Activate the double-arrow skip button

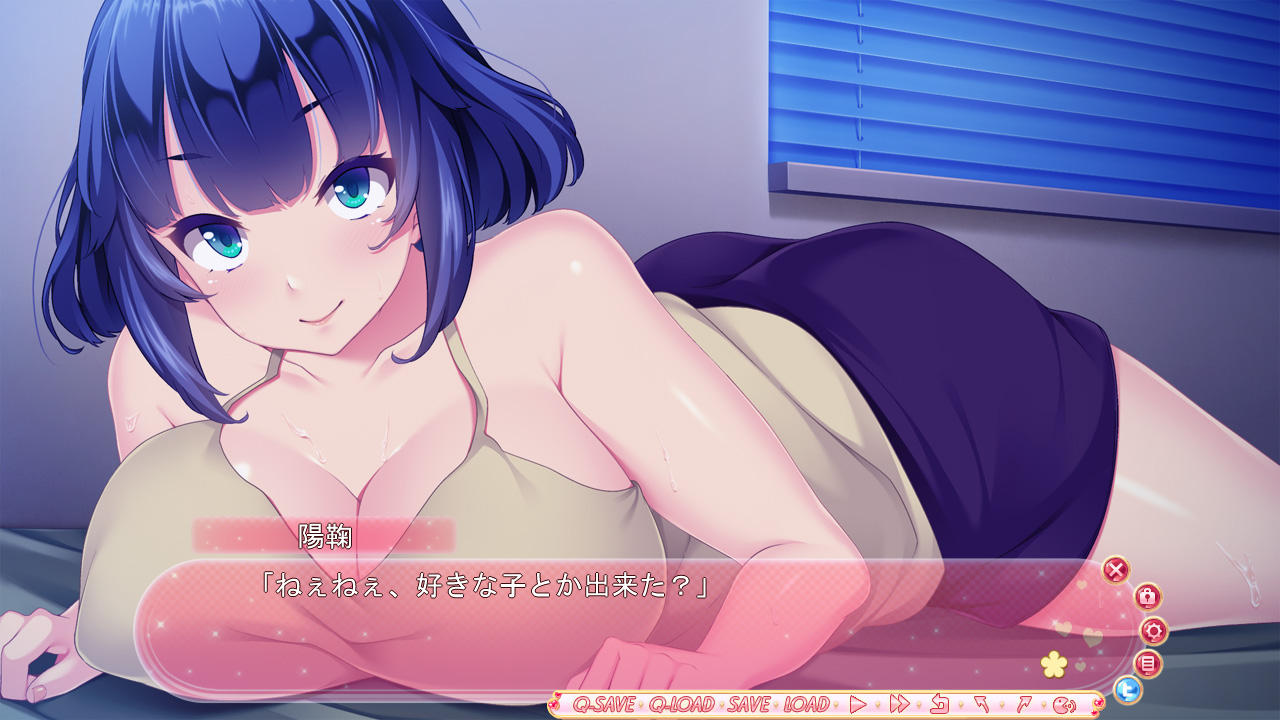tap(898, 704)
